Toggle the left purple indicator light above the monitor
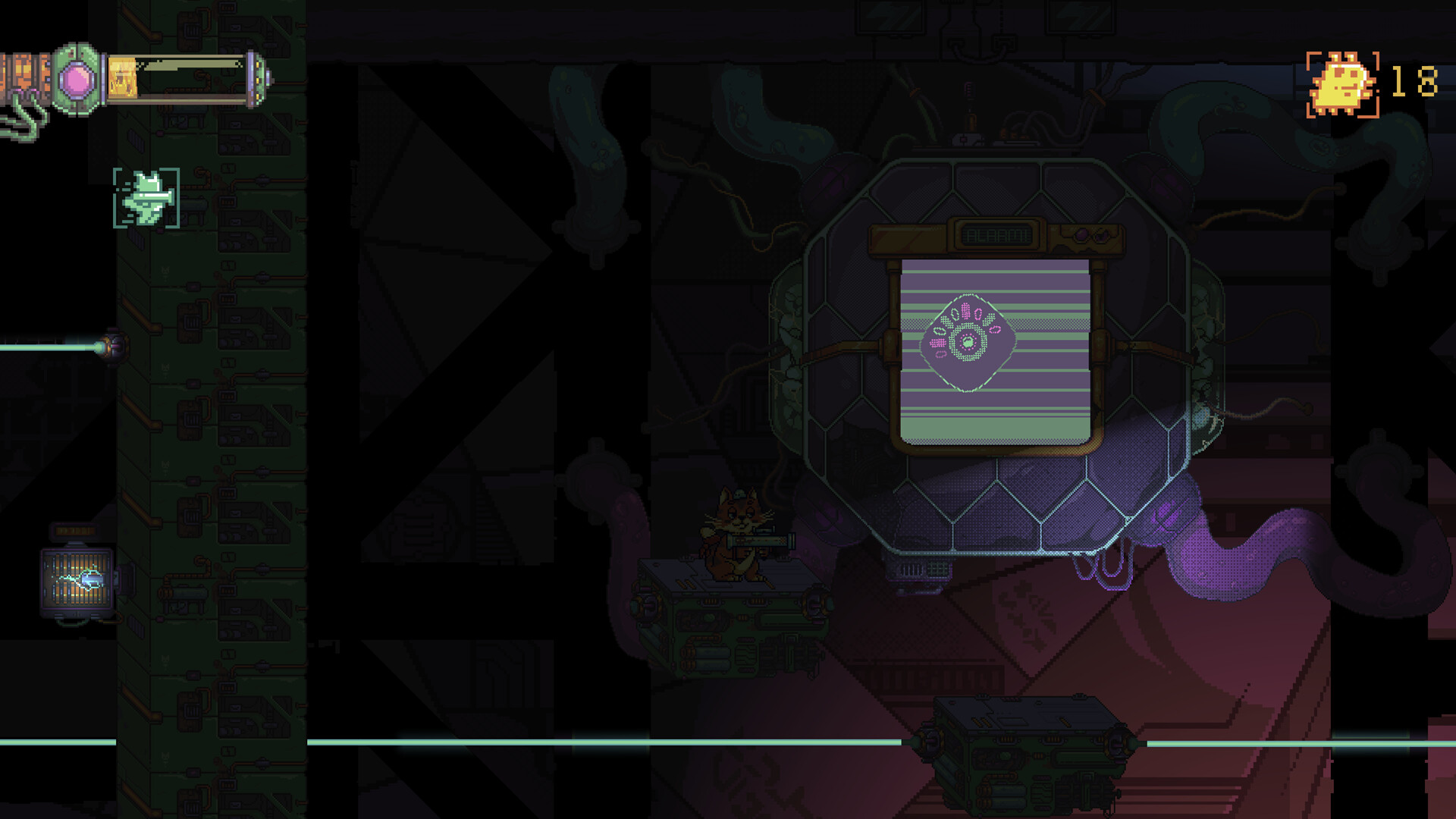This screenshot has width=1456, height=819. 1081,235
